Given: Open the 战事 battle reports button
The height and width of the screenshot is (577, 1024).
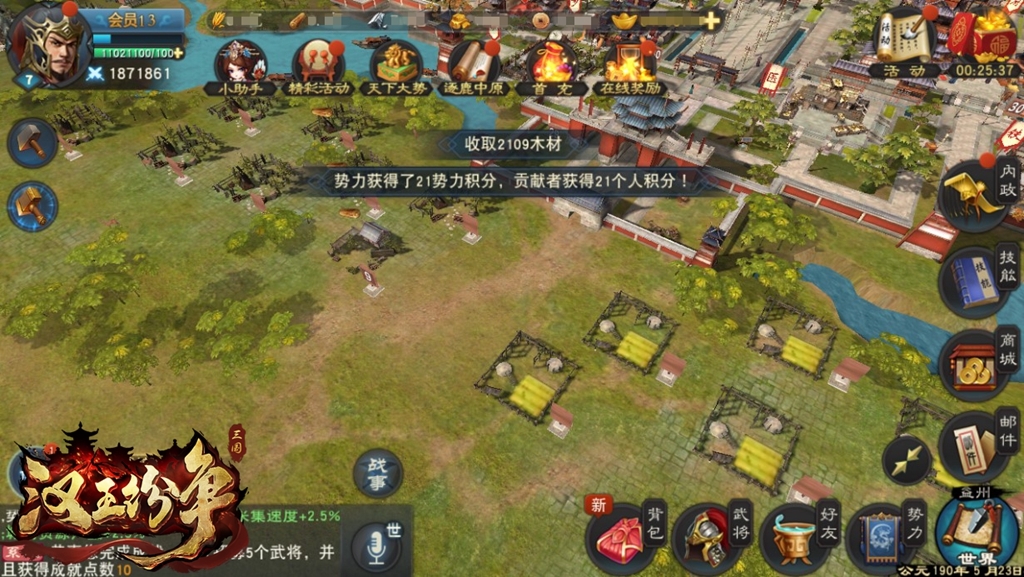Looking at the screenshot, I should click(x=378, y=473).
